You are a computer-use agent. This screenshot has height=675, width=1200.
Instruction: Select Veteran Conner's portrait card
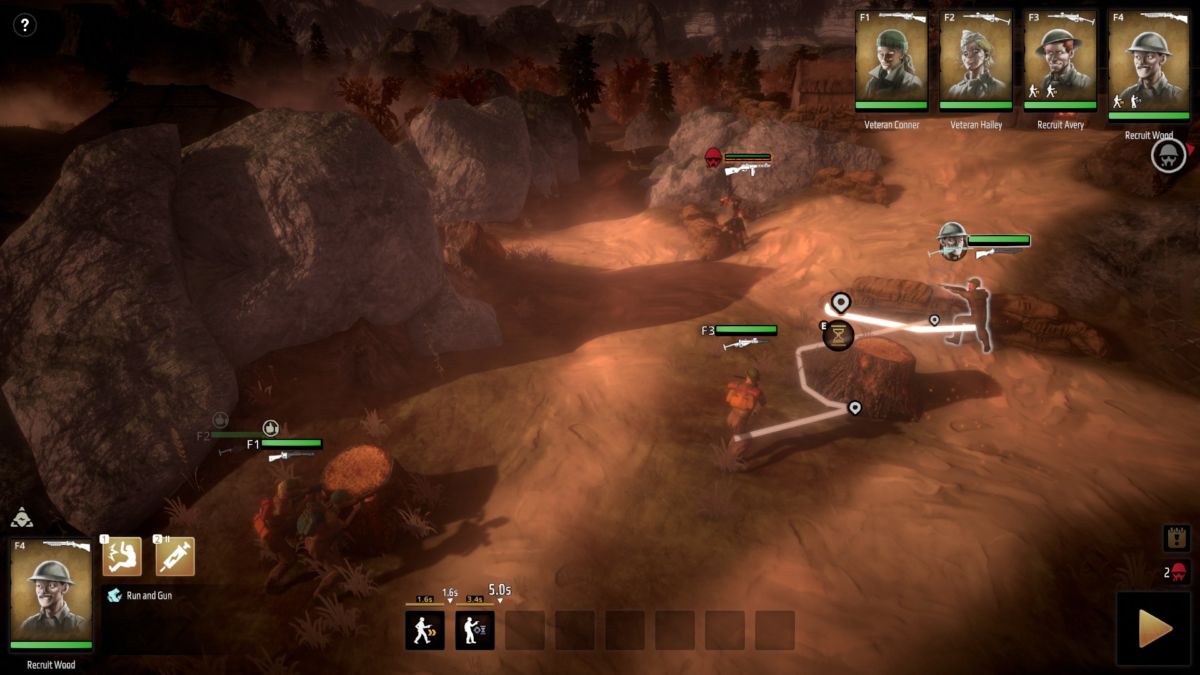(x=891, y=61)
